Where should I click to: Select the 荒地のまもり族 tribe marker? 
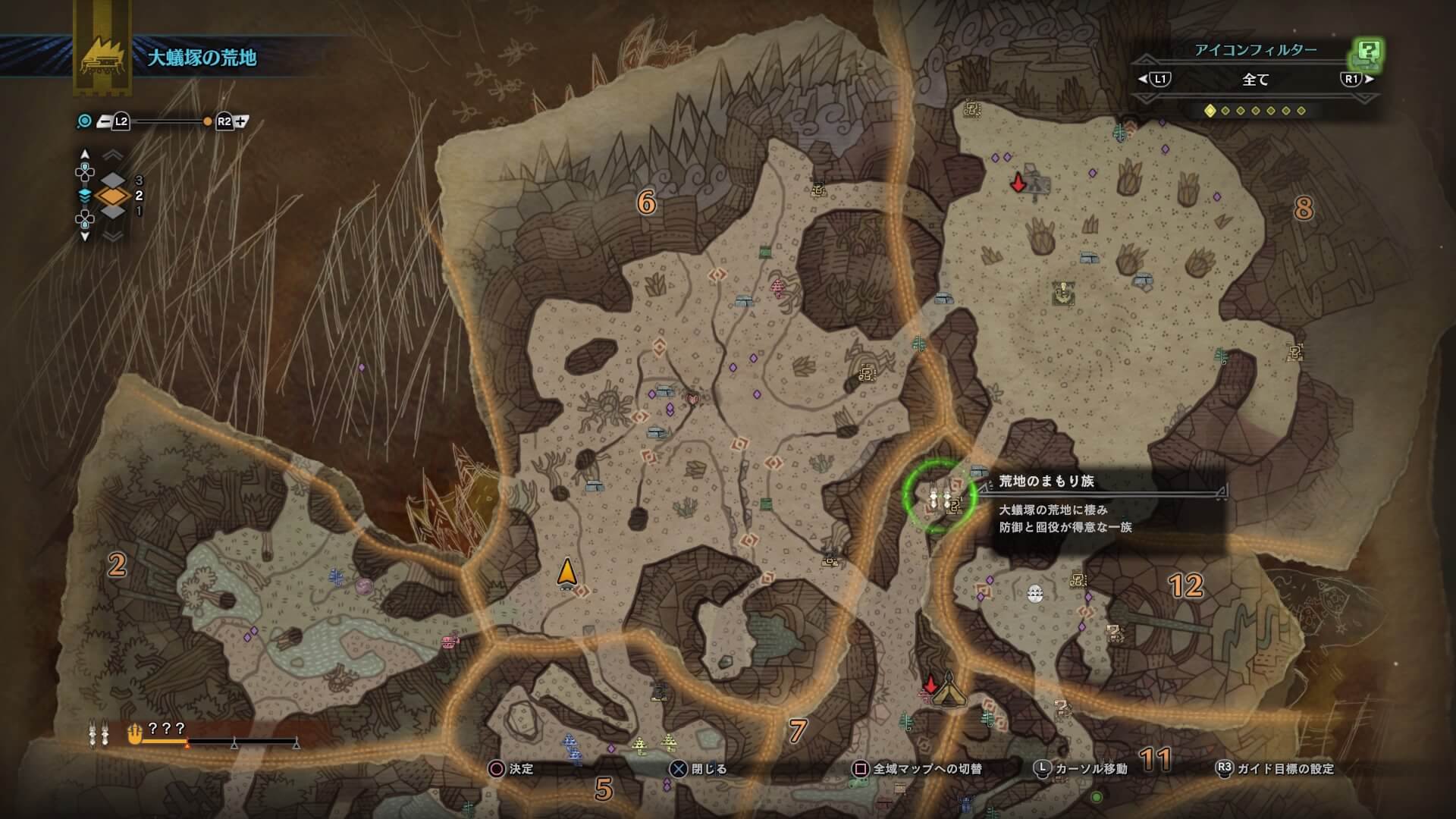pyautogui.click(x=939, y=498)
